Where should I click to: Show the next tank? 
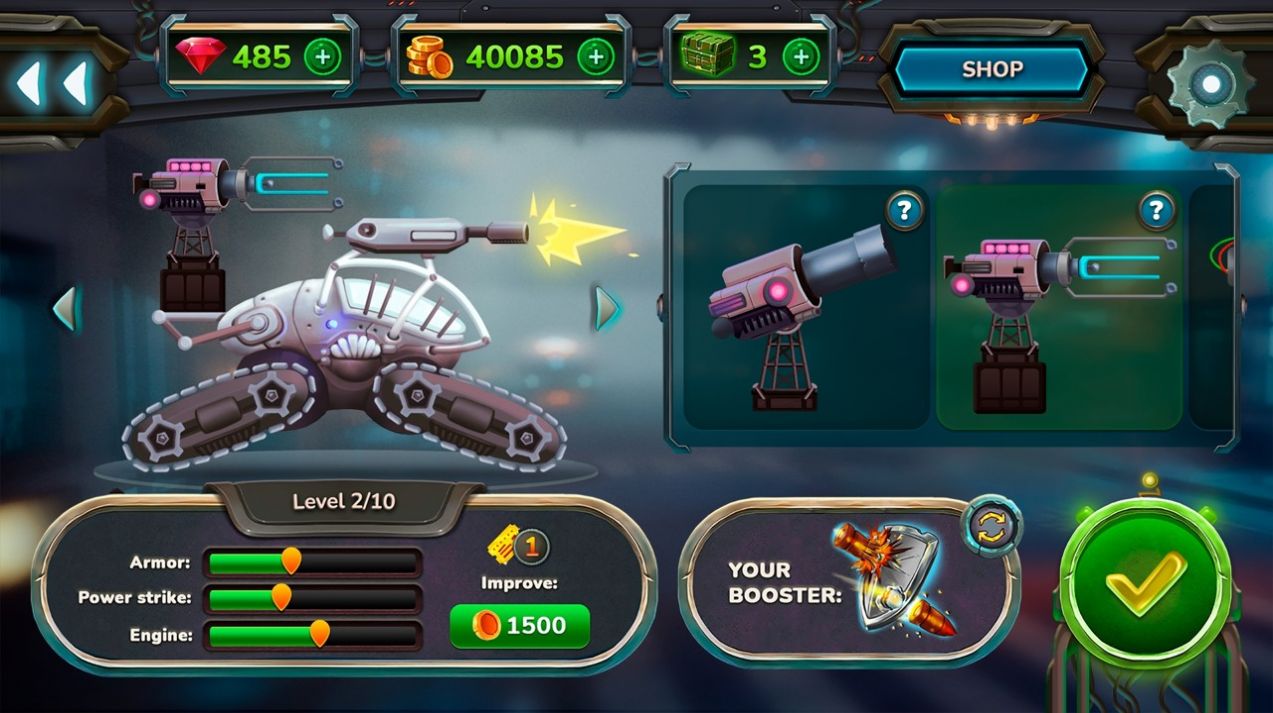coord(606,308)
